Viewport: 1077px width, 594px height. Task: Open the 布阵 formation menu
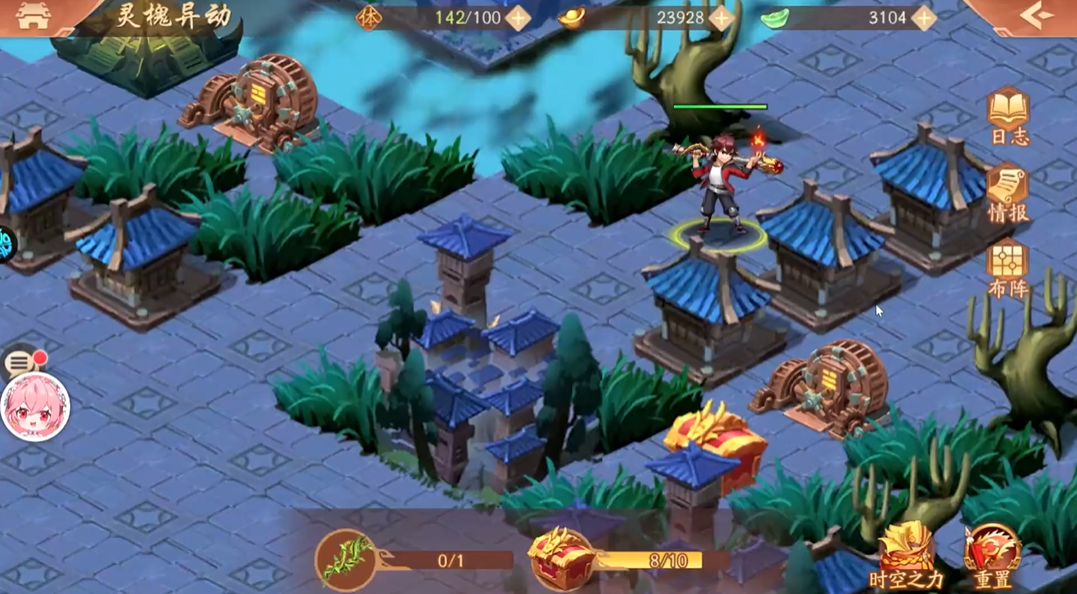coord(1008,270)
